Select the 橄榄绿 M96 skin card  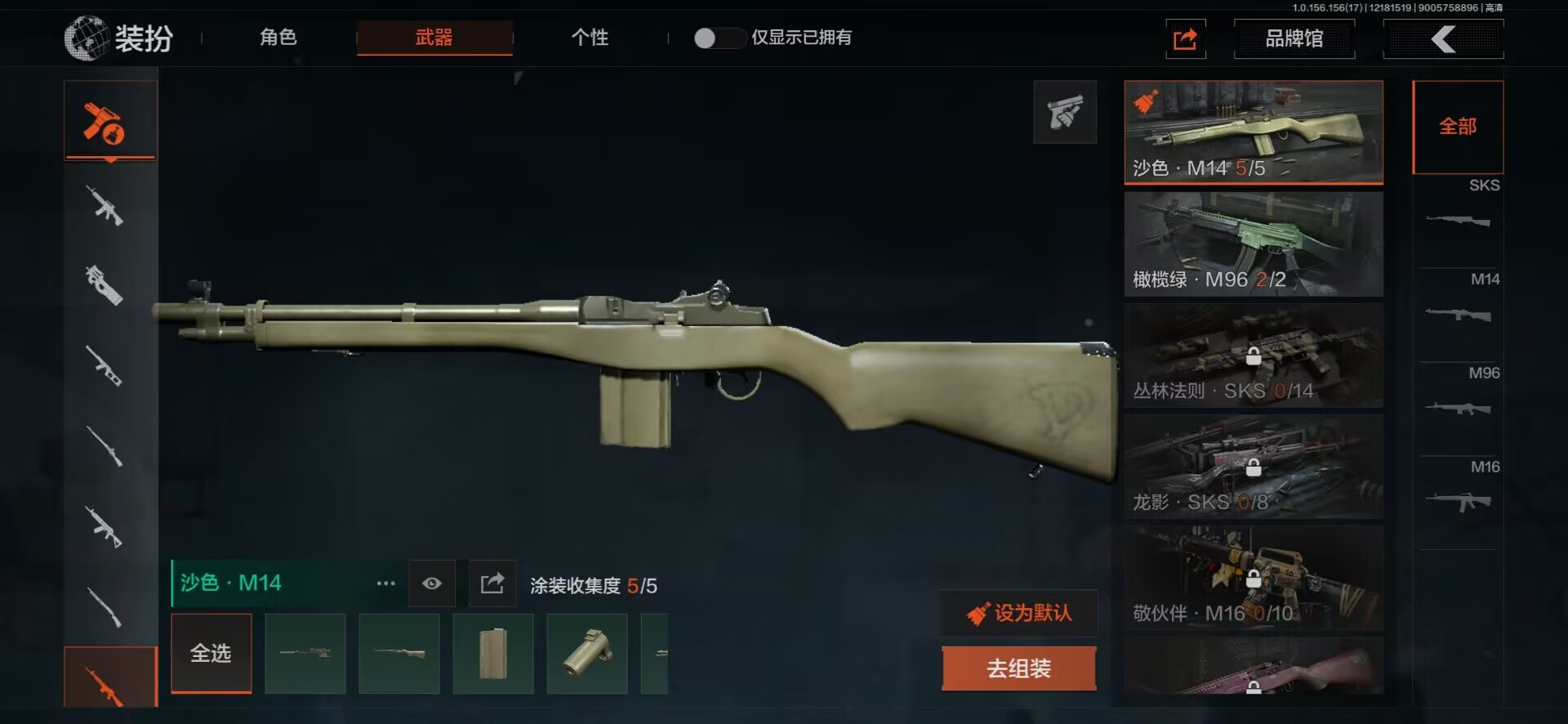[x=1253, y=244]
